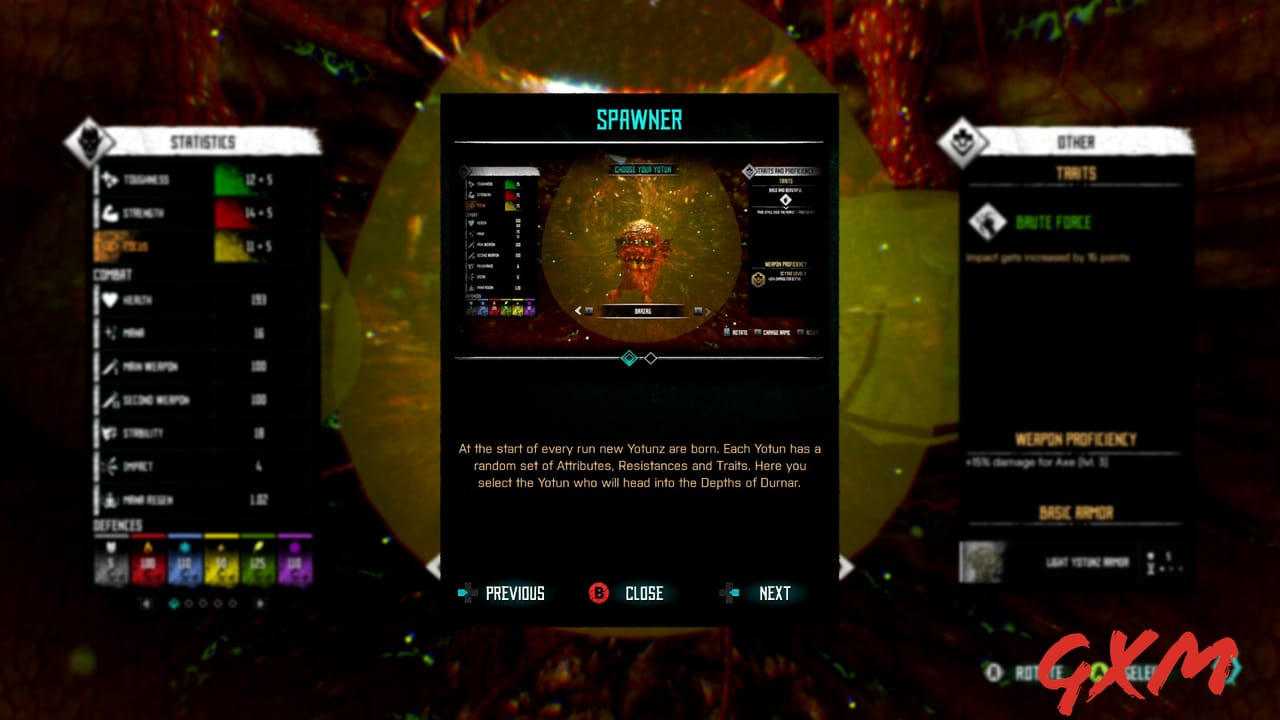Click Change Name under the Yotun view
The width and height of the screenshot is (1280, 720).
[776, 331]
